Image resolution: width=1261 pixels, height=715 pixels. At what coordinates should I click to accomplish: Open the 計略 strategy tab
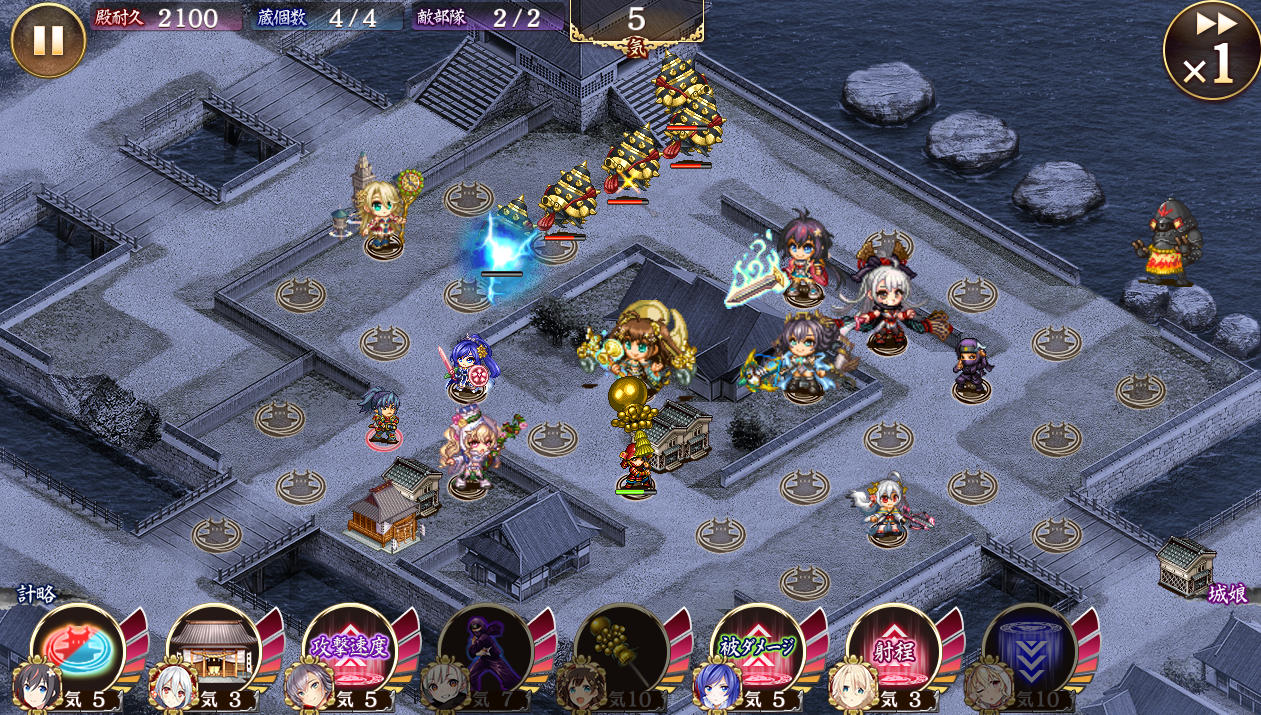36,594
